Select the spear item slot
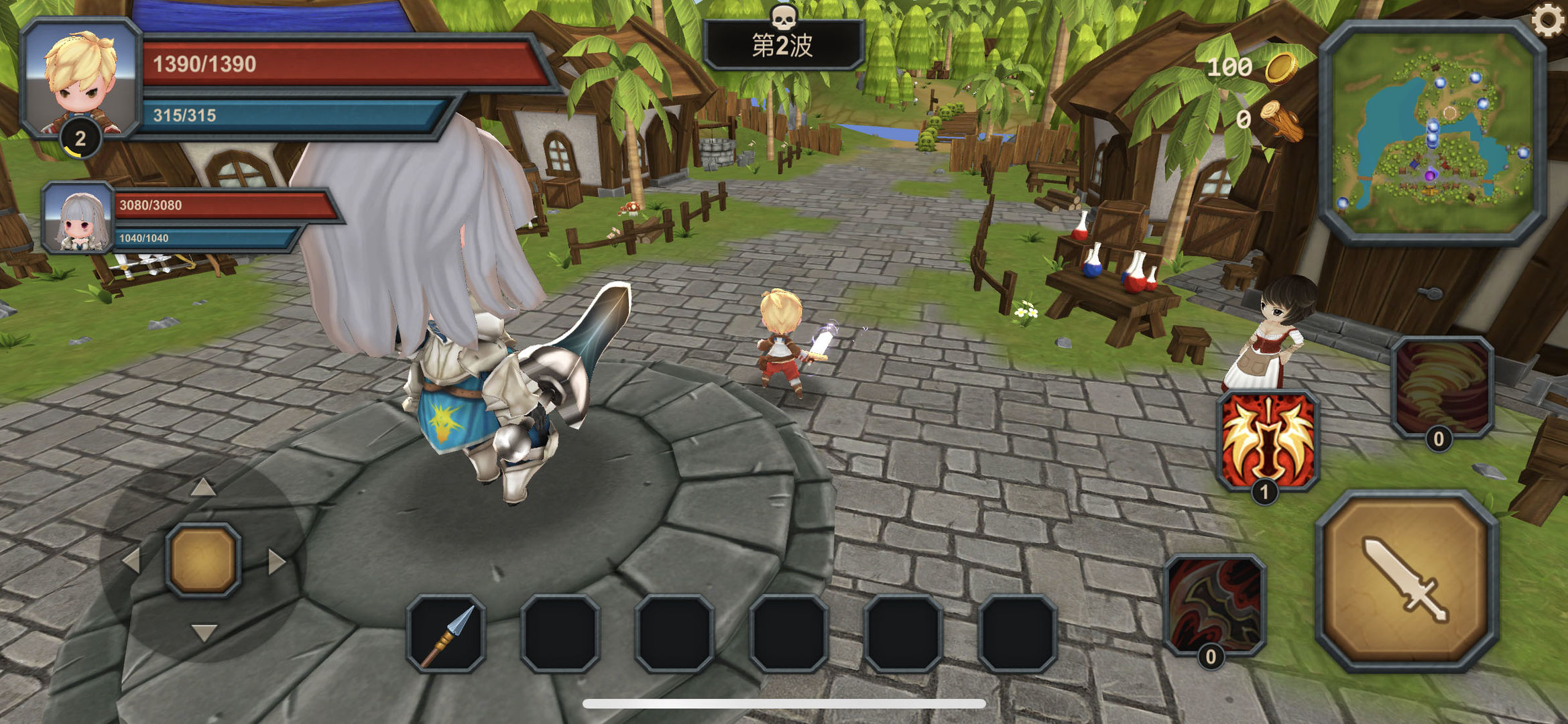The image size is (1568, 724). click(446, 633)
